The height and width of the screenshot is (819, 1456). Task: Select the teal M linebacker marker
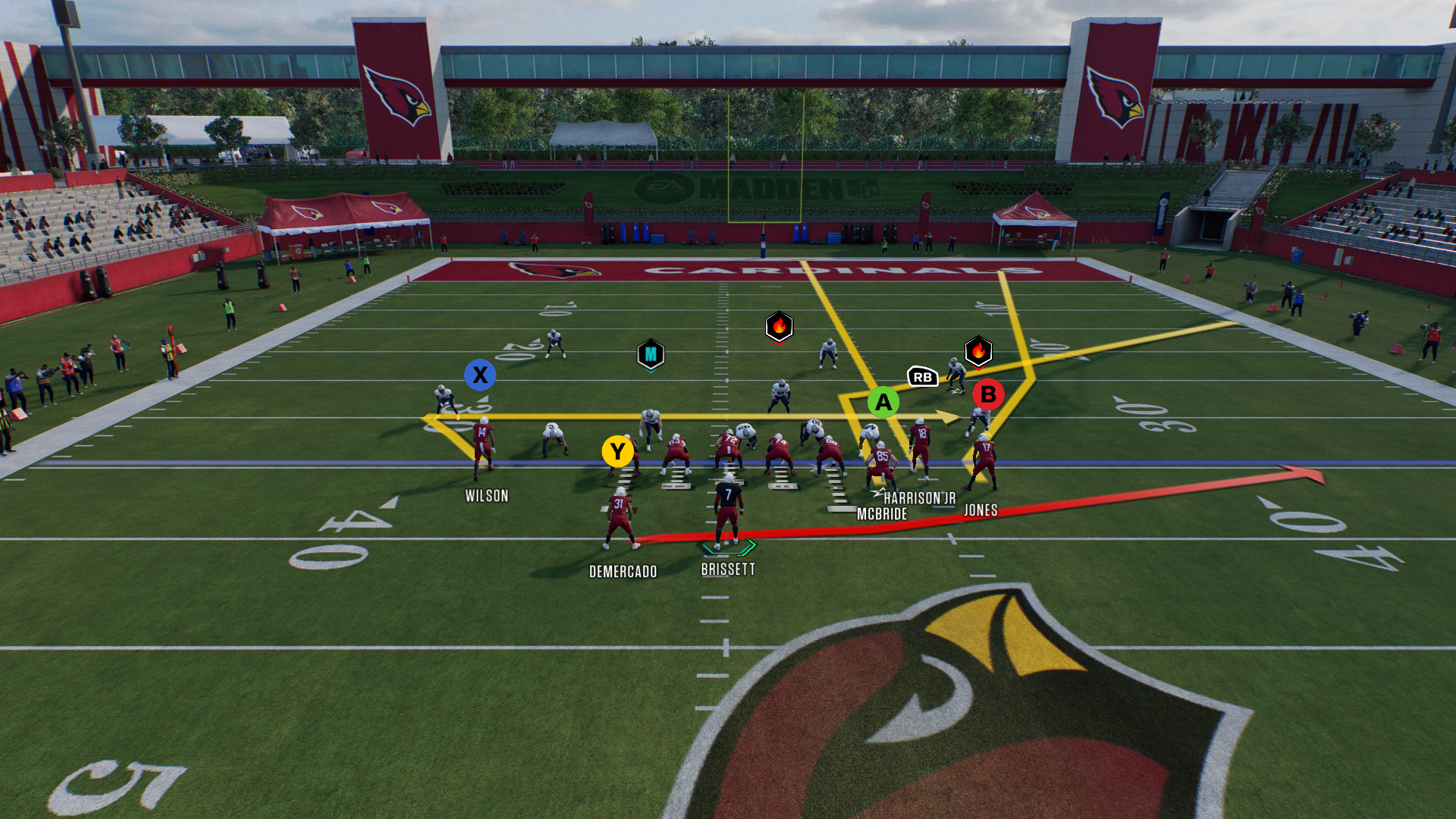(x=651, y=354)
